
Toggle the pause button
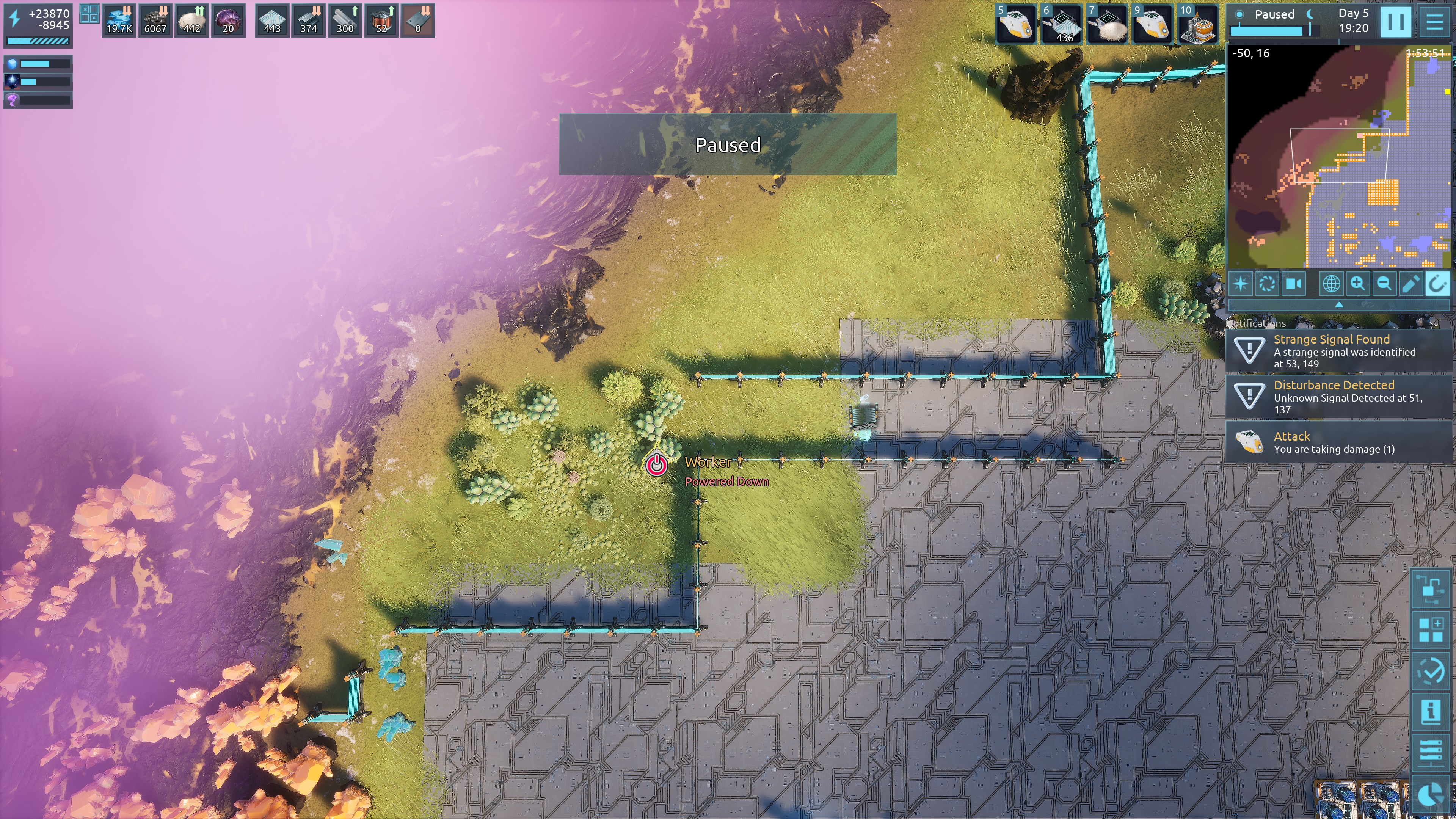[x=1395, y=22]
